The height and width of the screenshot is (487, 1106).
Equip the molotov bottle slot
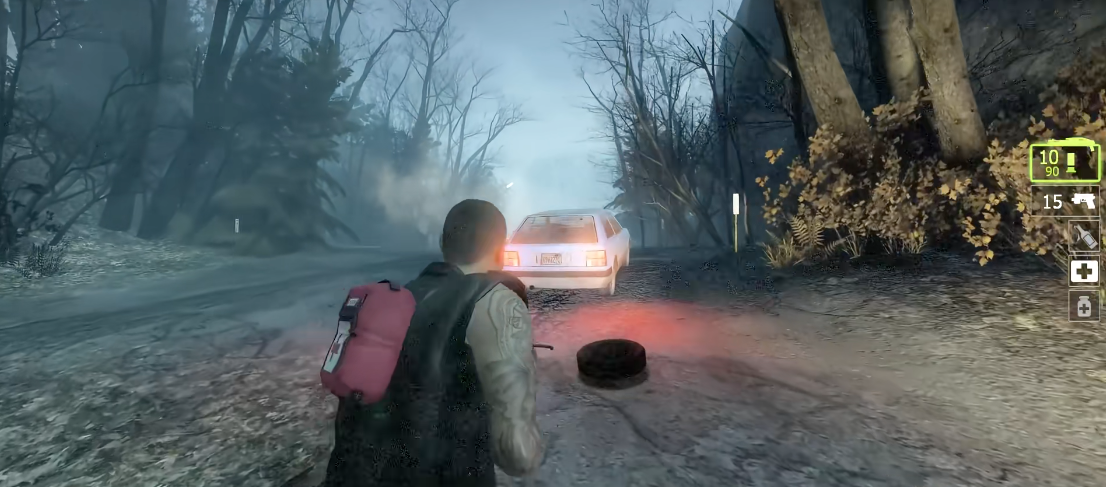1084,237
